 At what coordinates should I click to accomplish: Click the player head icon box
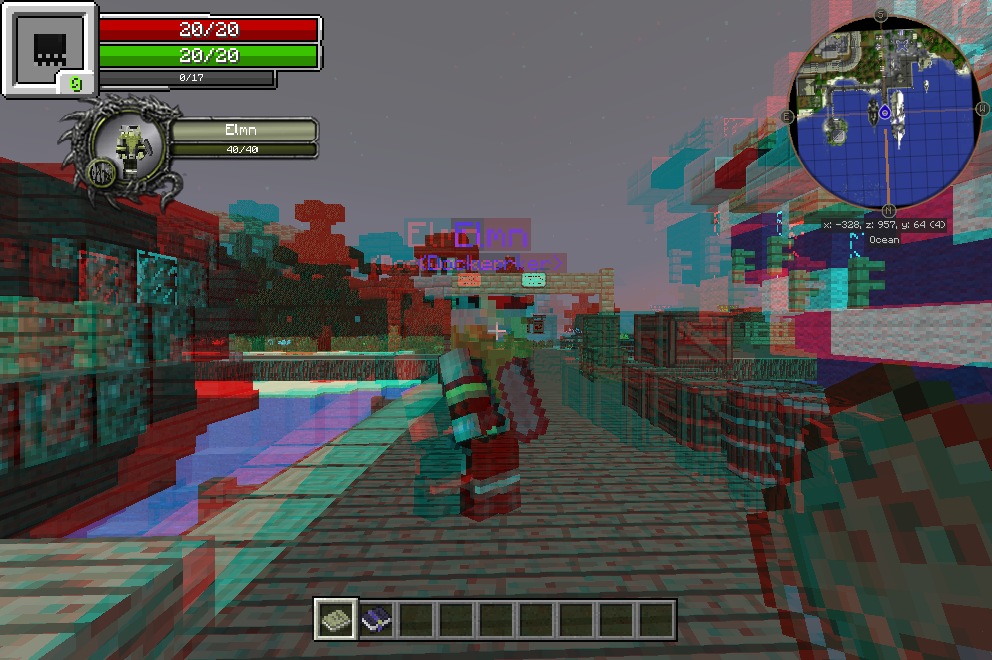click(48, 48)
